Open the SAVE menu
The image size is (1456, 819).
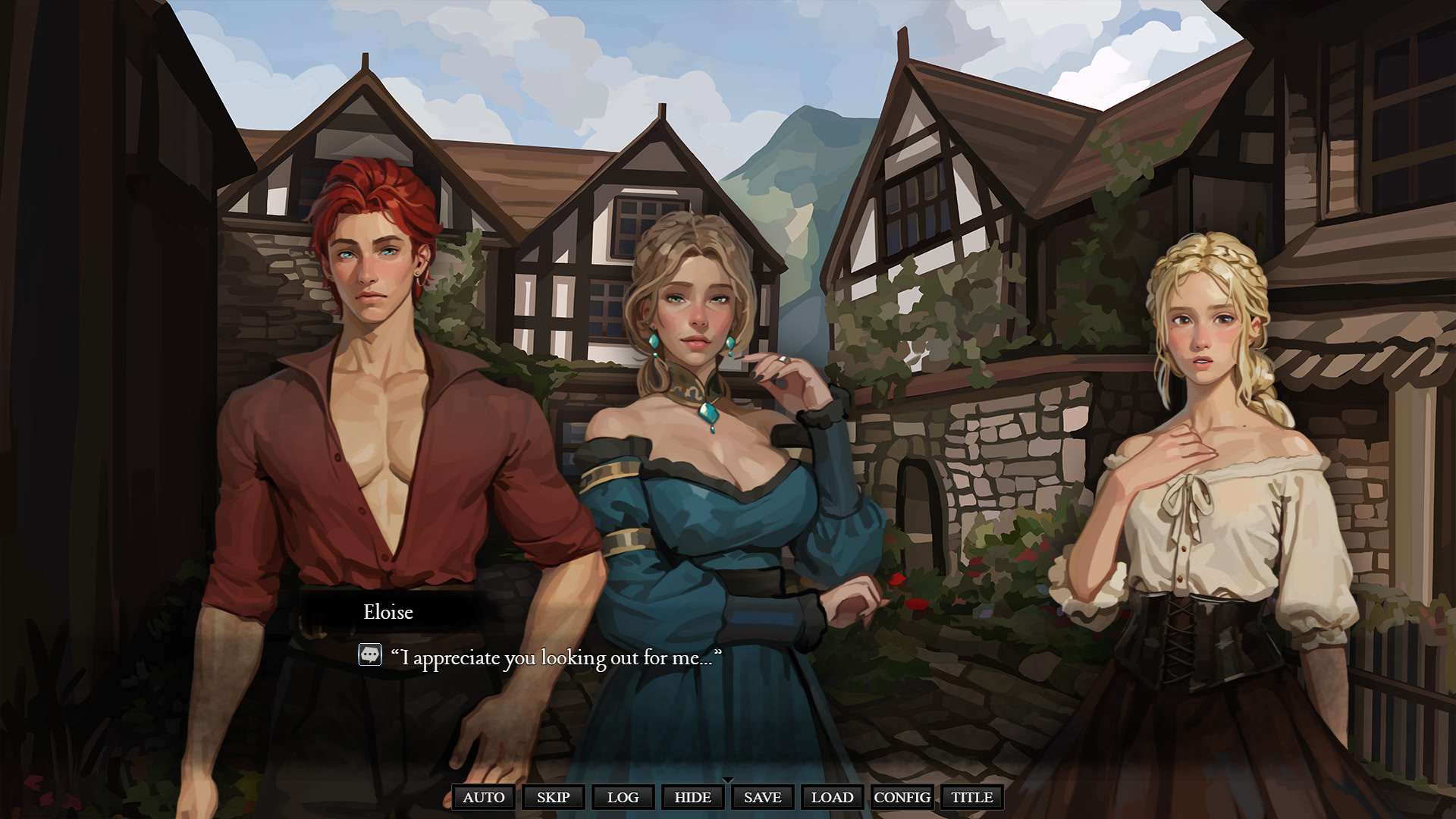pyautogui.click(x=762, y=797)
